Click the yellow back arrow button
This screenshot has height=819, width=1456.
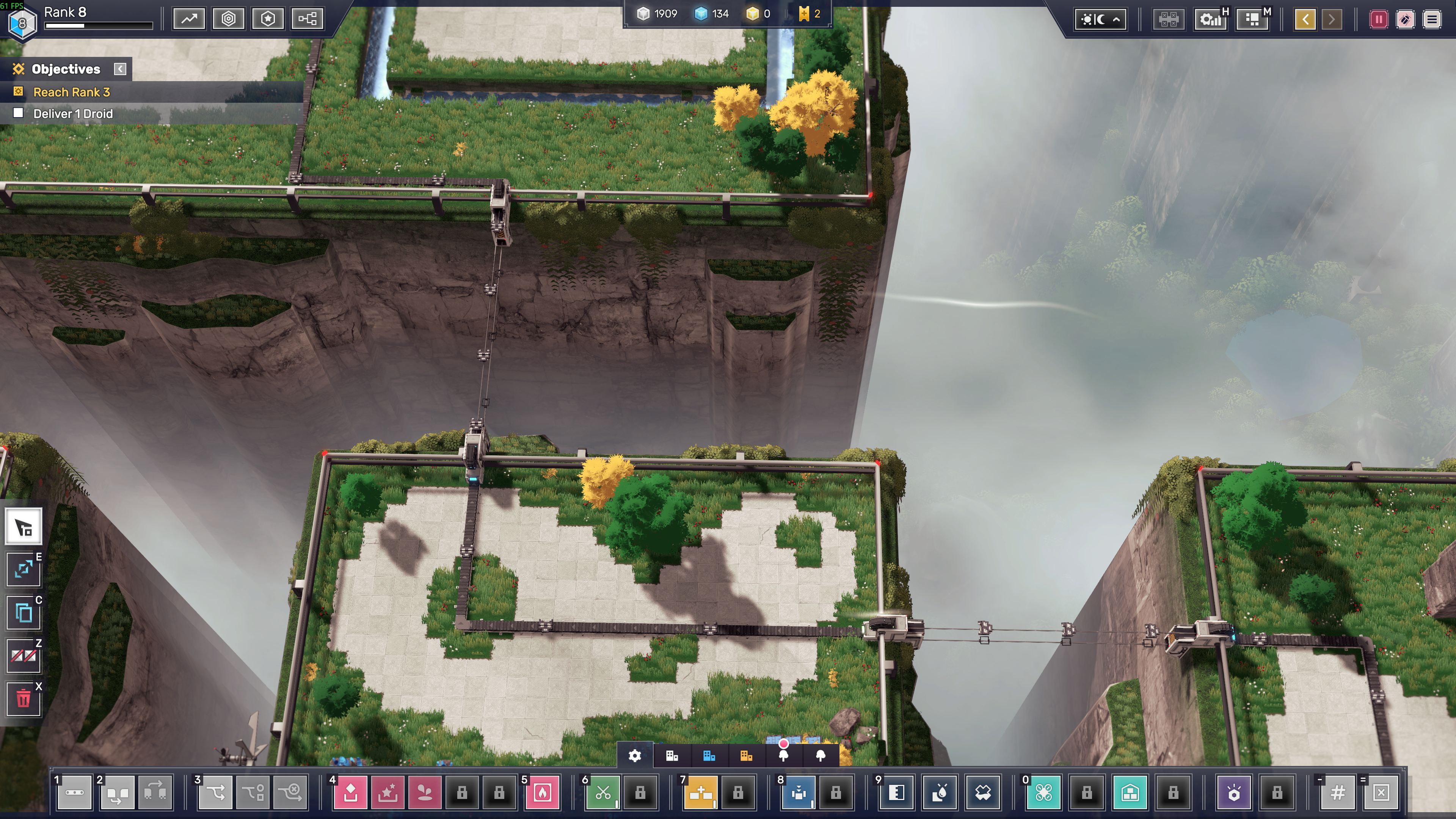[x=1305, y=20]
